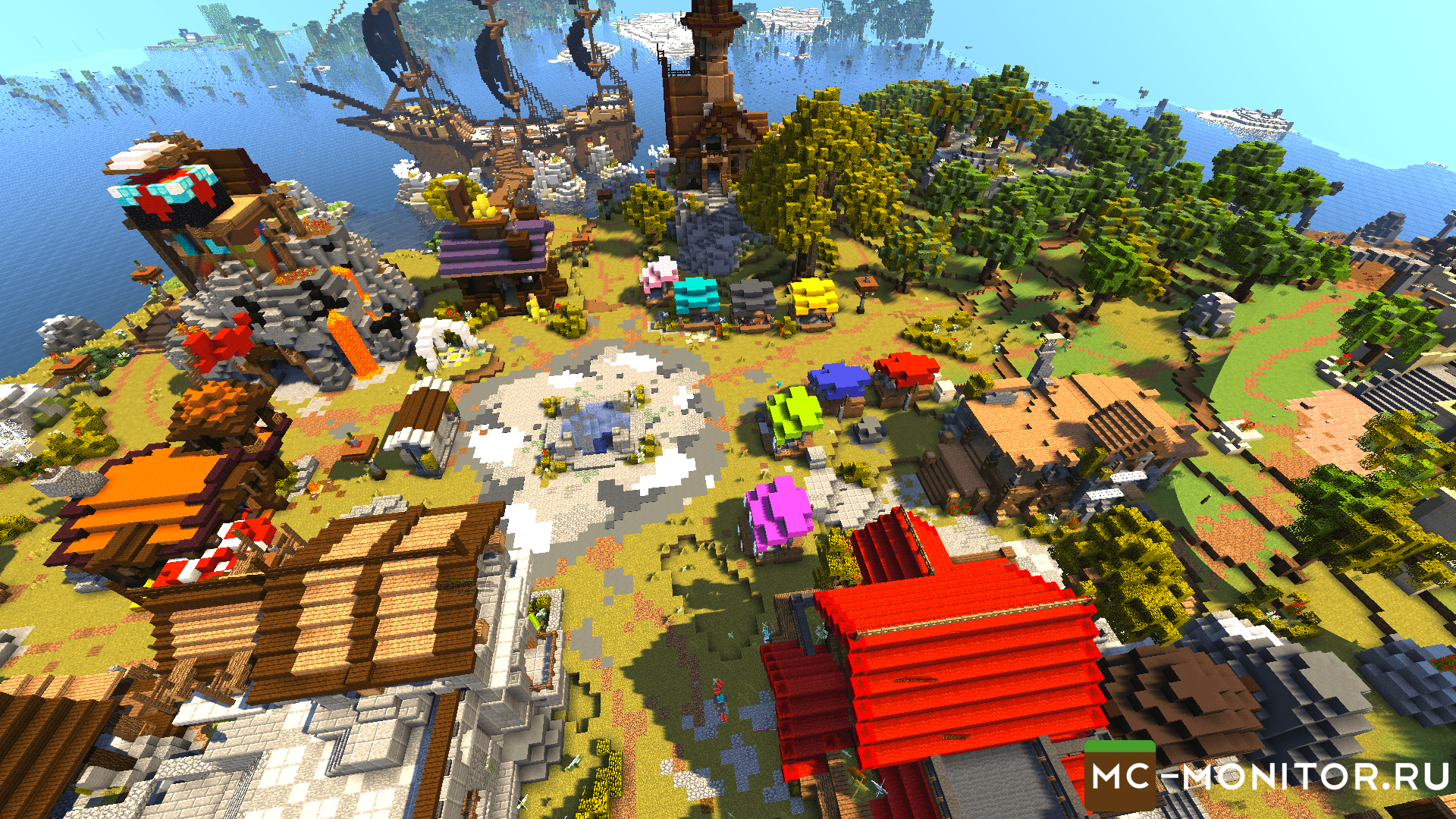The height and width of the screenshot is (819, 1456).
Task: Click the MC-MONITOR.RU watermark logo
Action: 1268,777
